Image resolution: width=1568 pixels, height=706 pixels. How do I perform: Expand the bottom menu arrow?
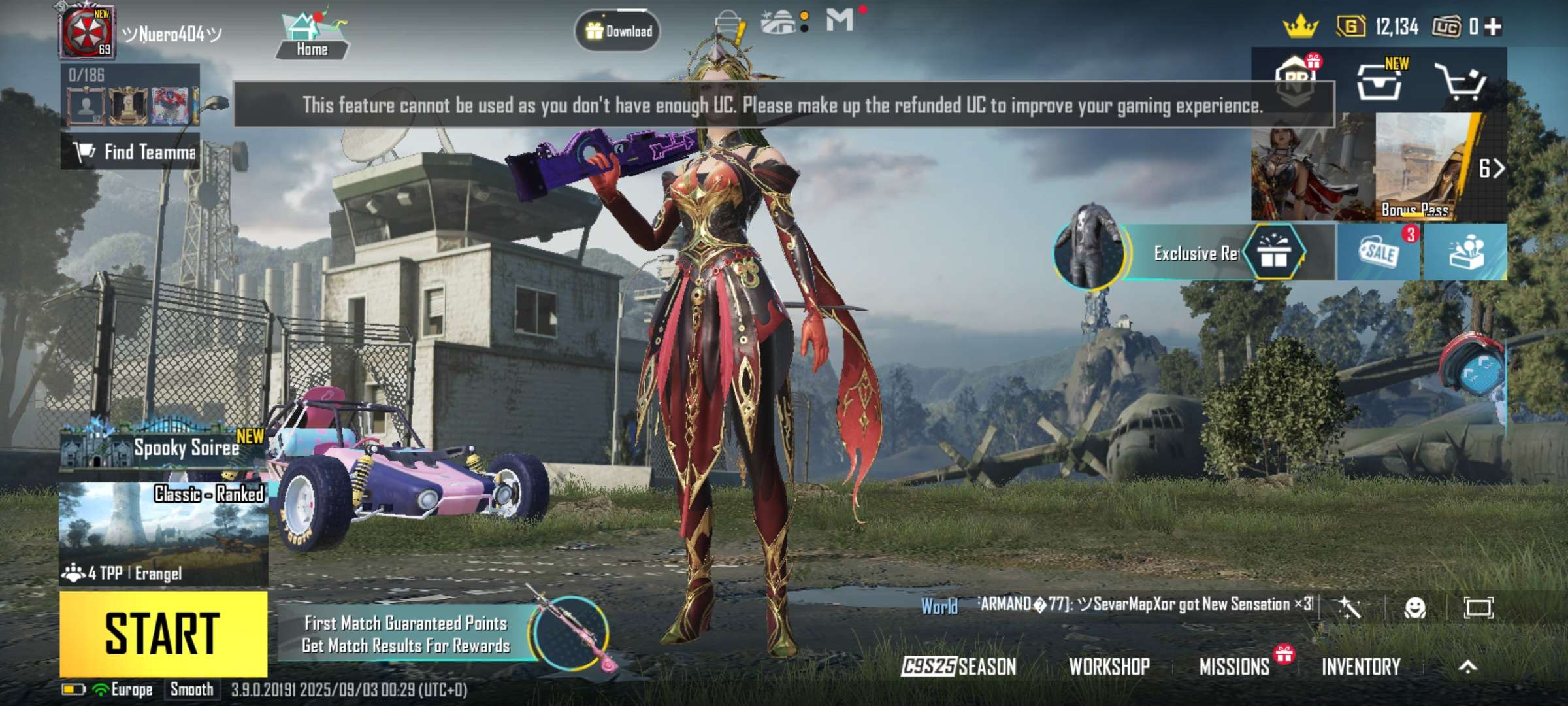point(1467,666)
